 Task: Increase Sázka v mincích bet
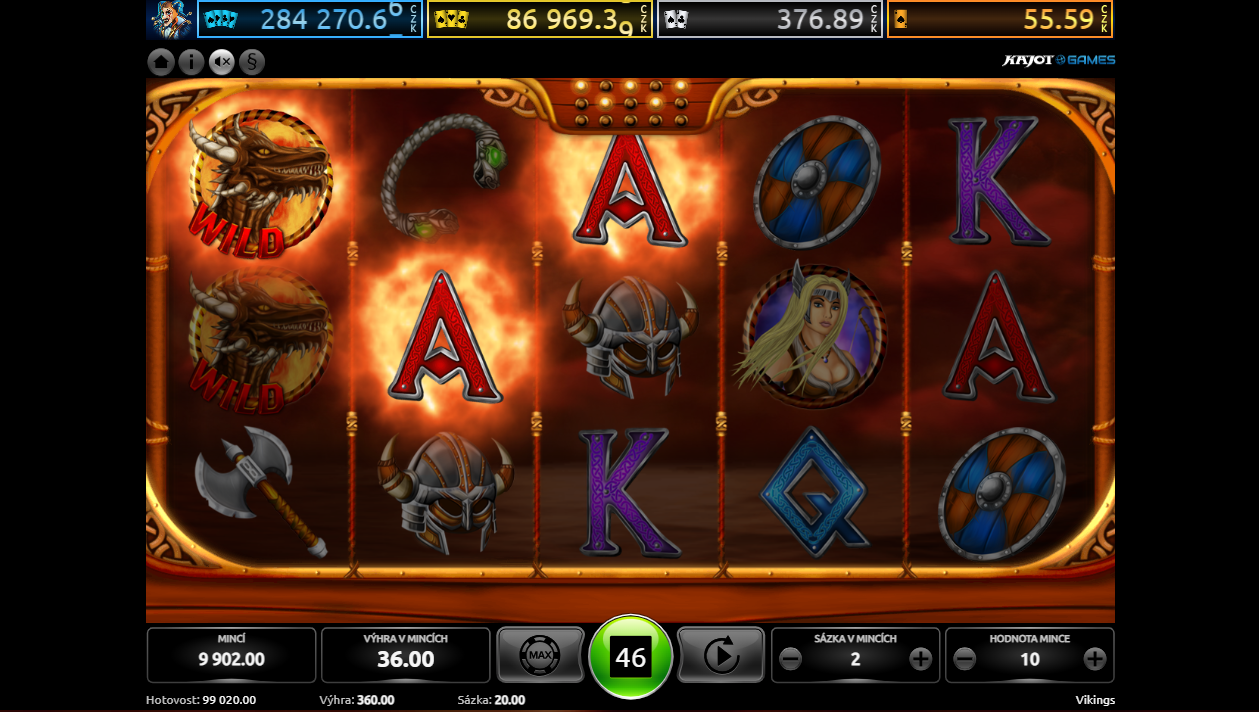(x=920, y=659)
